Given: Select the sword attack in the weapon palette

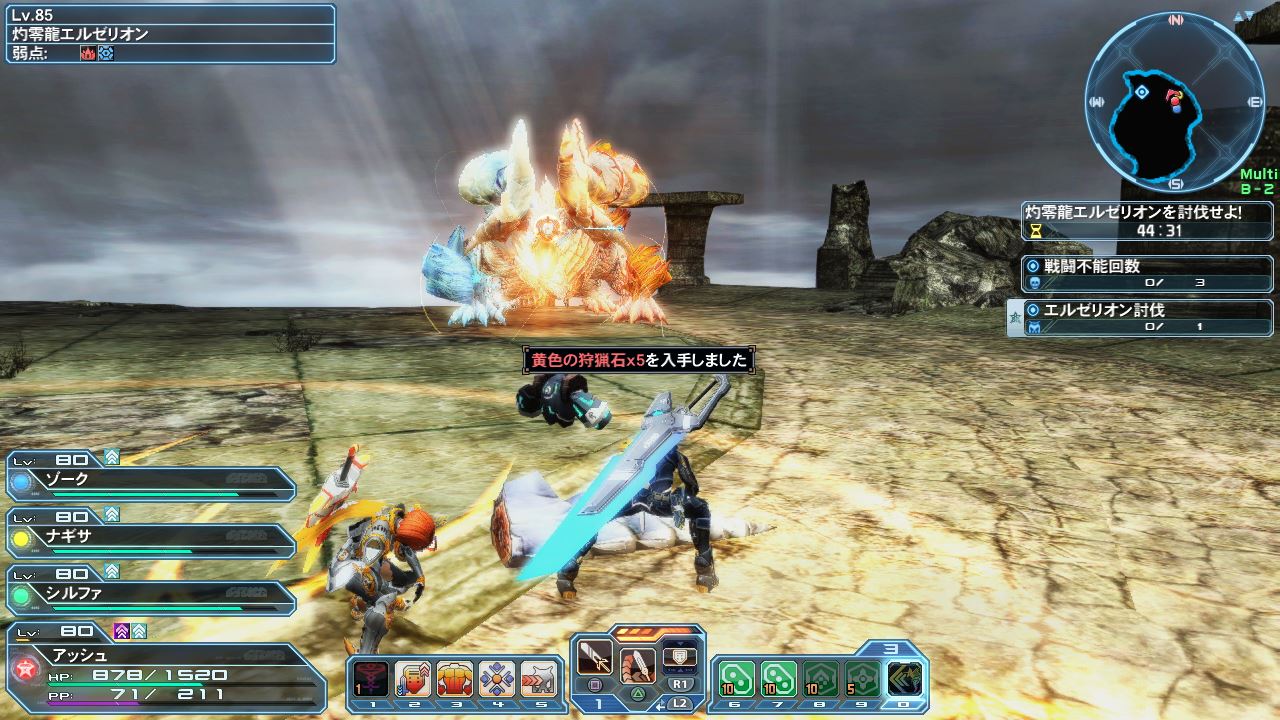Looking at the screenshot, I should 595,657.
